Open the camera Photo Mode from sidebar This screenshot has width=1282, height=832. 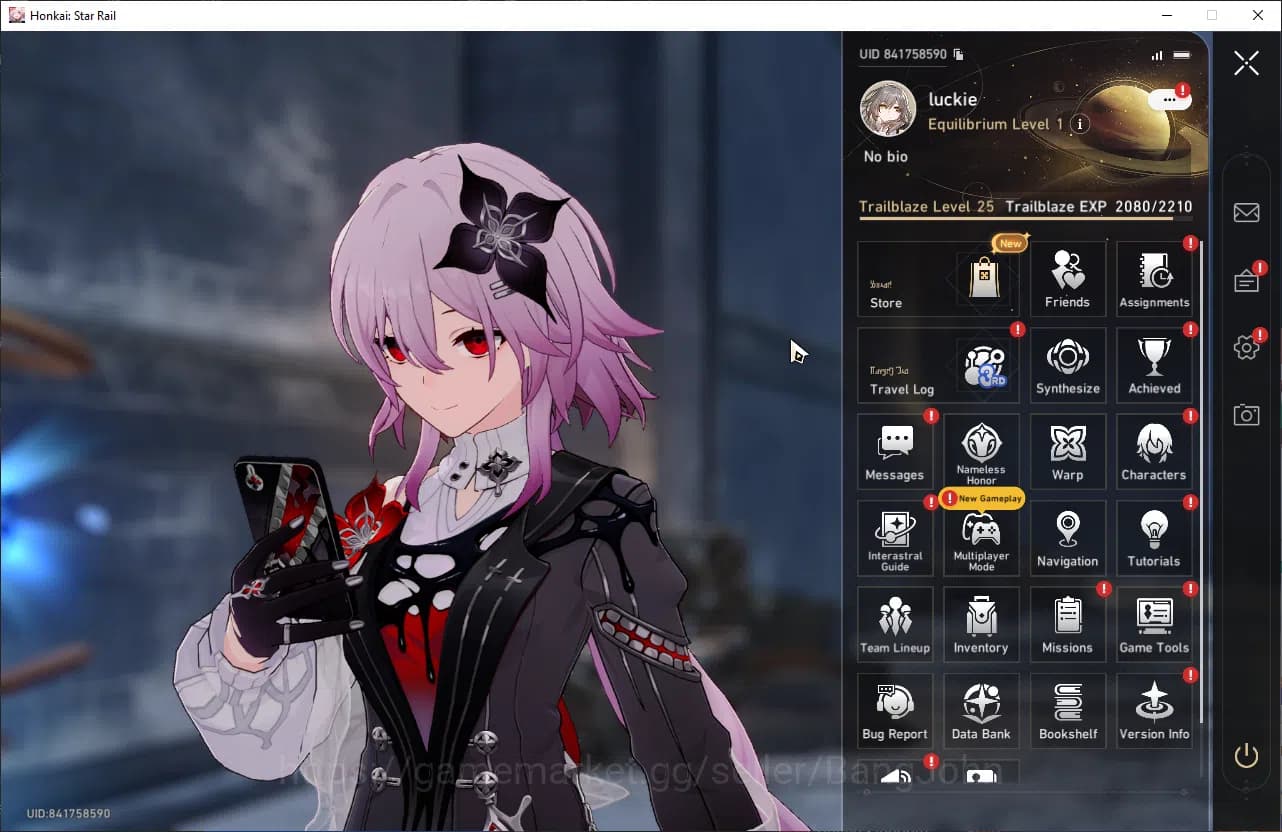click(1246, 415)
